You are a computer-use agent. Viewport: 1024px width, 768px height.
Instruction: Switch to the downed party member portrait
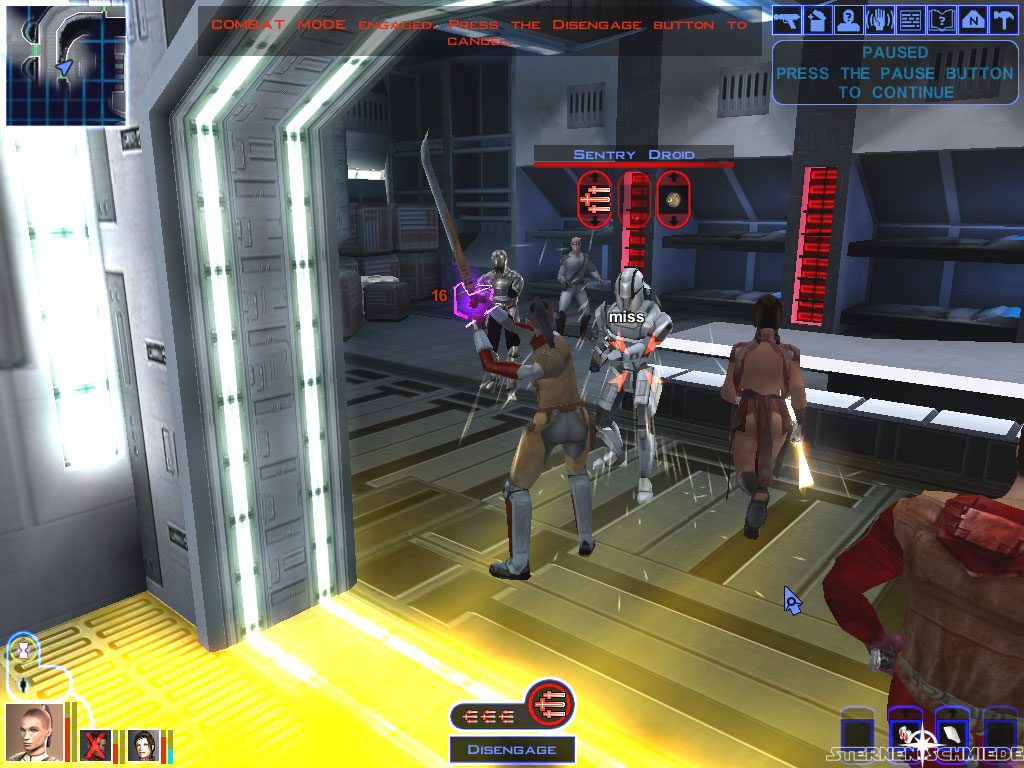96,745
